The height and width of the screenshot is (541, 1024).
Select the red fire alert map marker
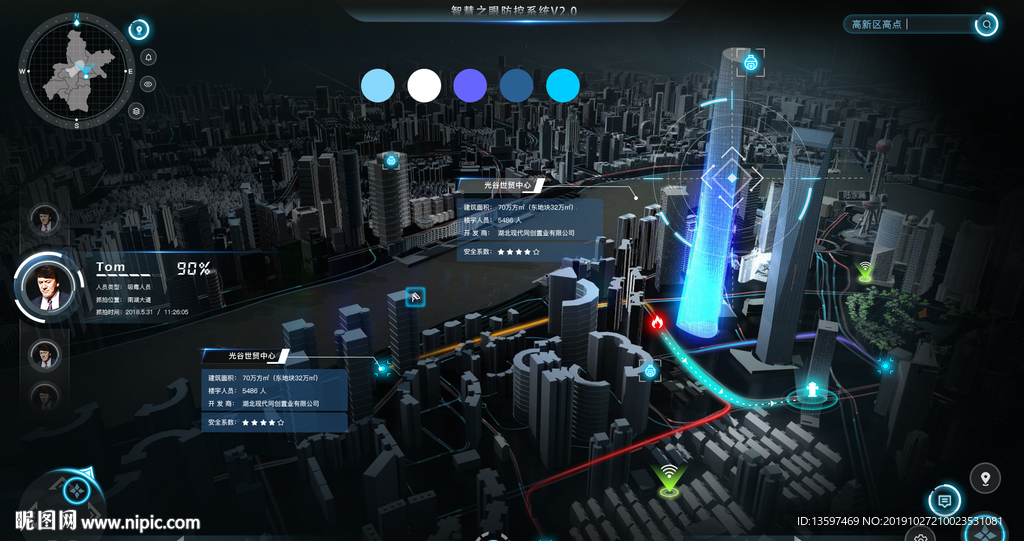click(x=657, y=322)
